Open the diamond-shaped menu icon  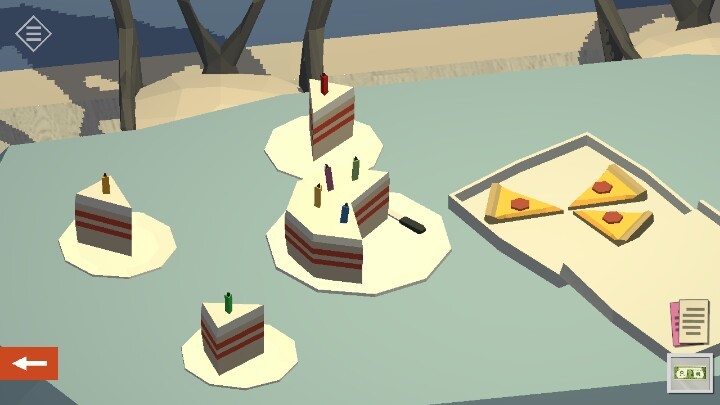(33, 33)
